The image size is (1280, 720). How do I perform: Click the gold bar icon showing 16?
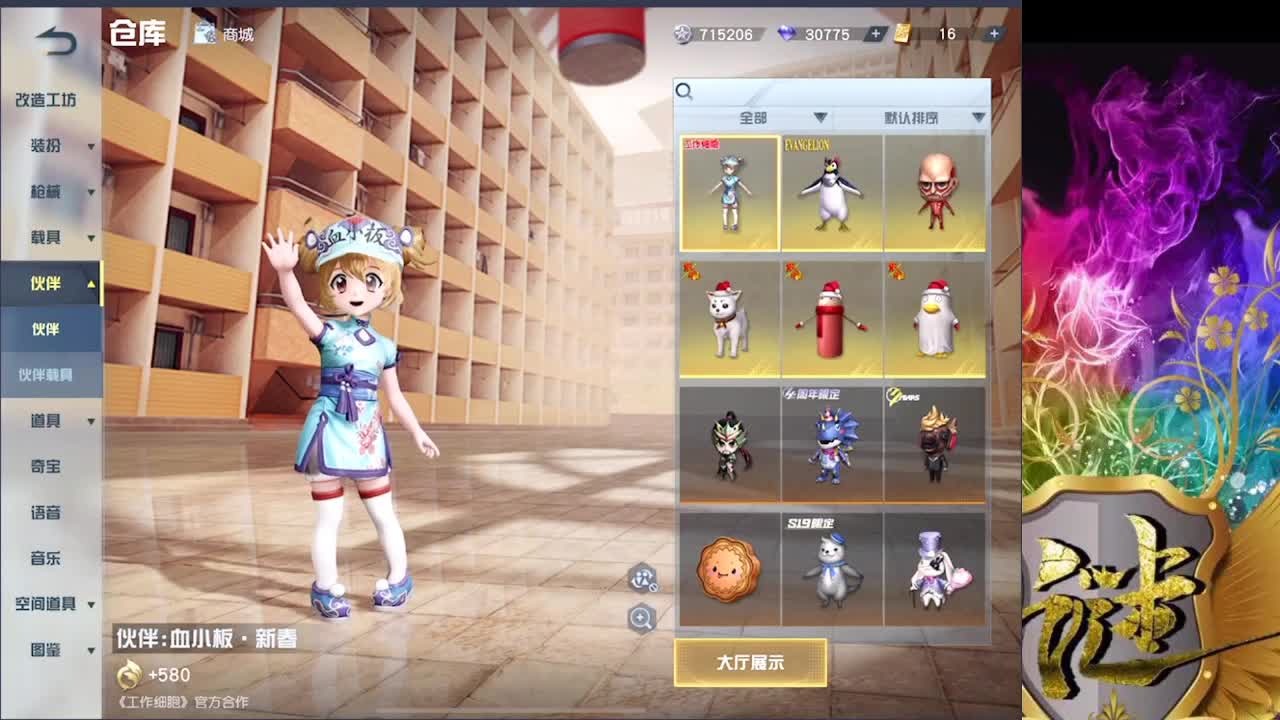click(901, 33)
